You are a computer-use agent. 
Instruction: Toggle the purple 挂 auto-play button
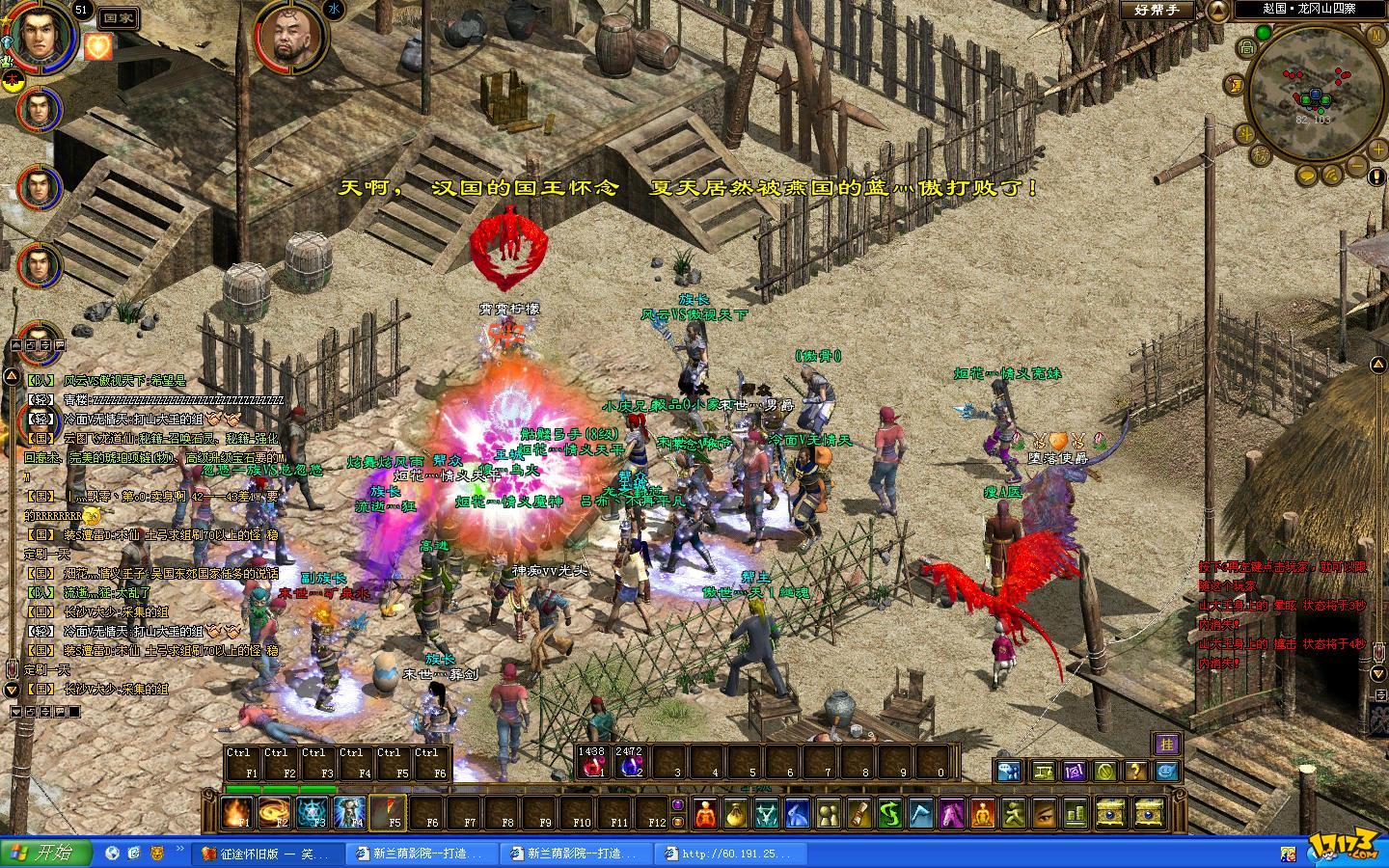coord(1166,743)
